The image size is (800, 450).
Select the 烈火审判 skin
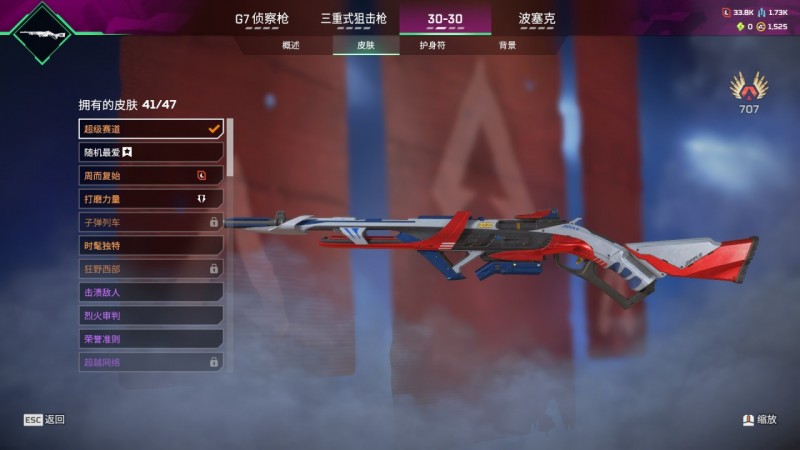click(150, 315)
